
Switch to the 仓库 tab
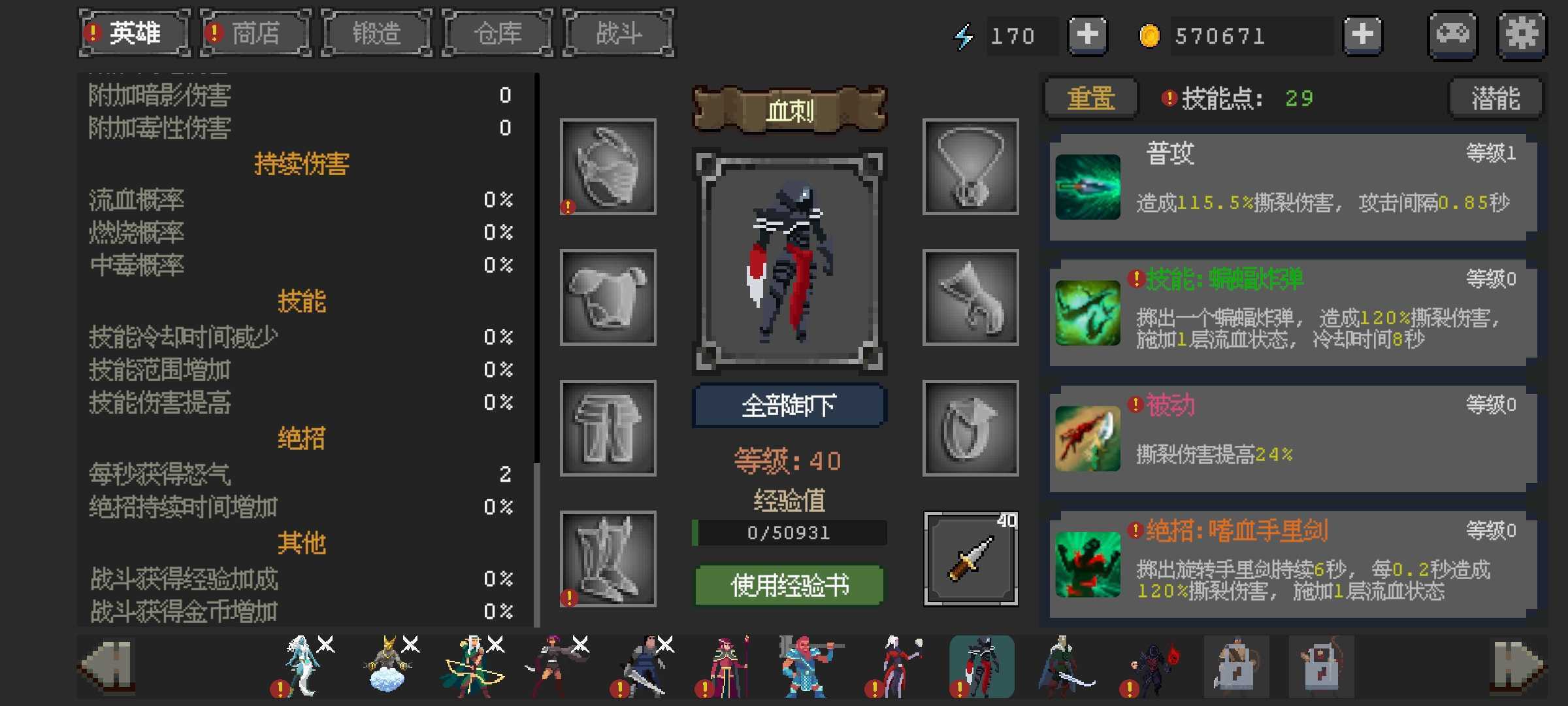(x=497, y=33)
